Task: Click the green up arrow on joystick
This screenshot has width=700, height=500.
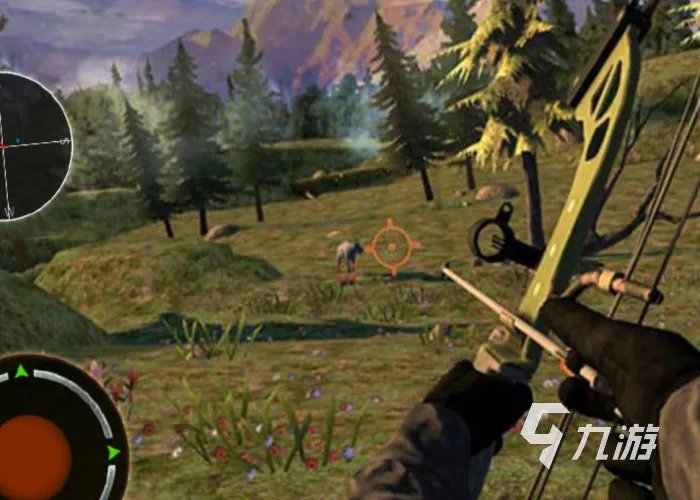Action: point(21,373)
